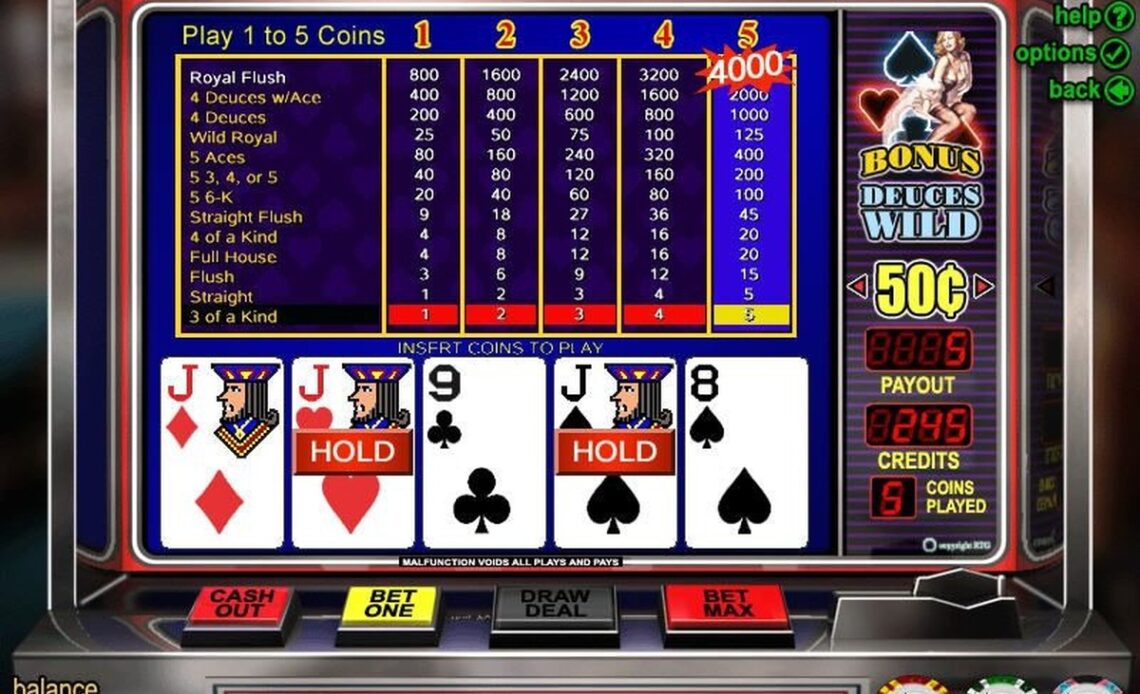Select the Jack of Diamonds card
Image resolution: width=1140 pixels, height=694 pixels.
coord(221,453)
